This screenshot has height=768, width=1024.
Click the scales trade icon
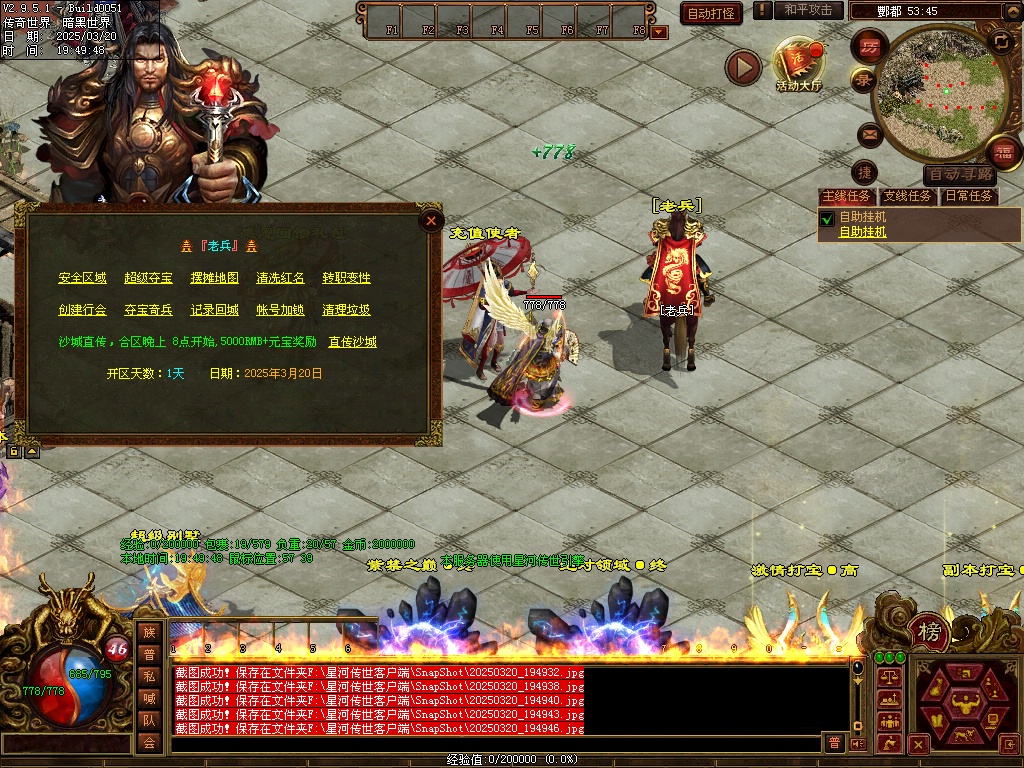pos(888,677)
